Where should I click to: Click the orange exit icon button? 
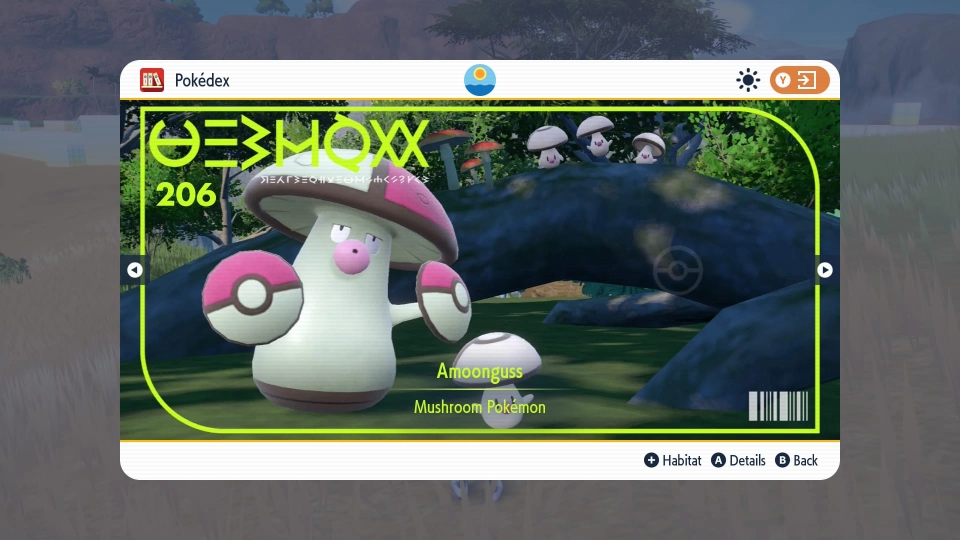click(x=800, y=80)
